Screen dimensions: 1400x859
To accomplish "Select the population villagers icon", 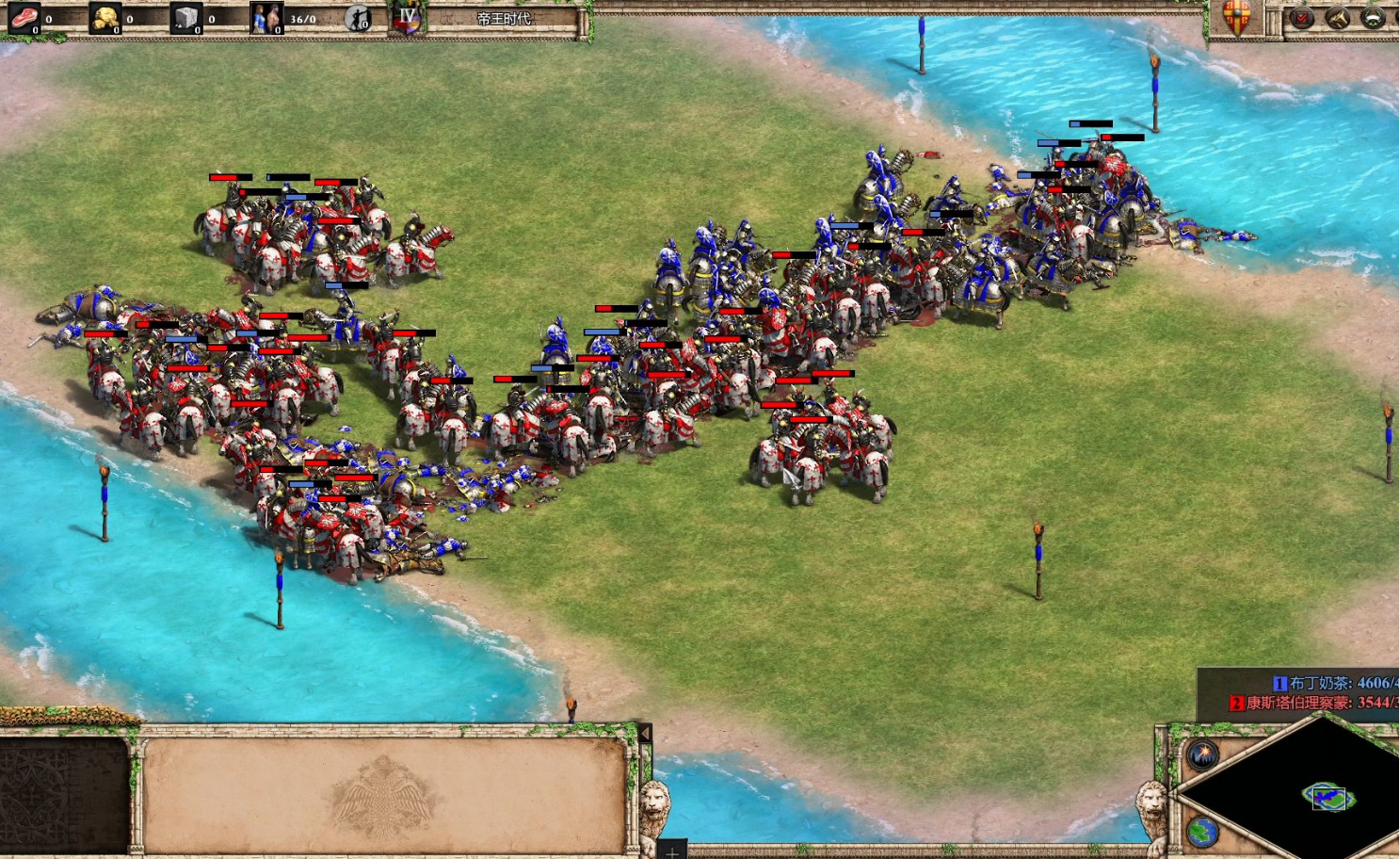I will [266, 18].
